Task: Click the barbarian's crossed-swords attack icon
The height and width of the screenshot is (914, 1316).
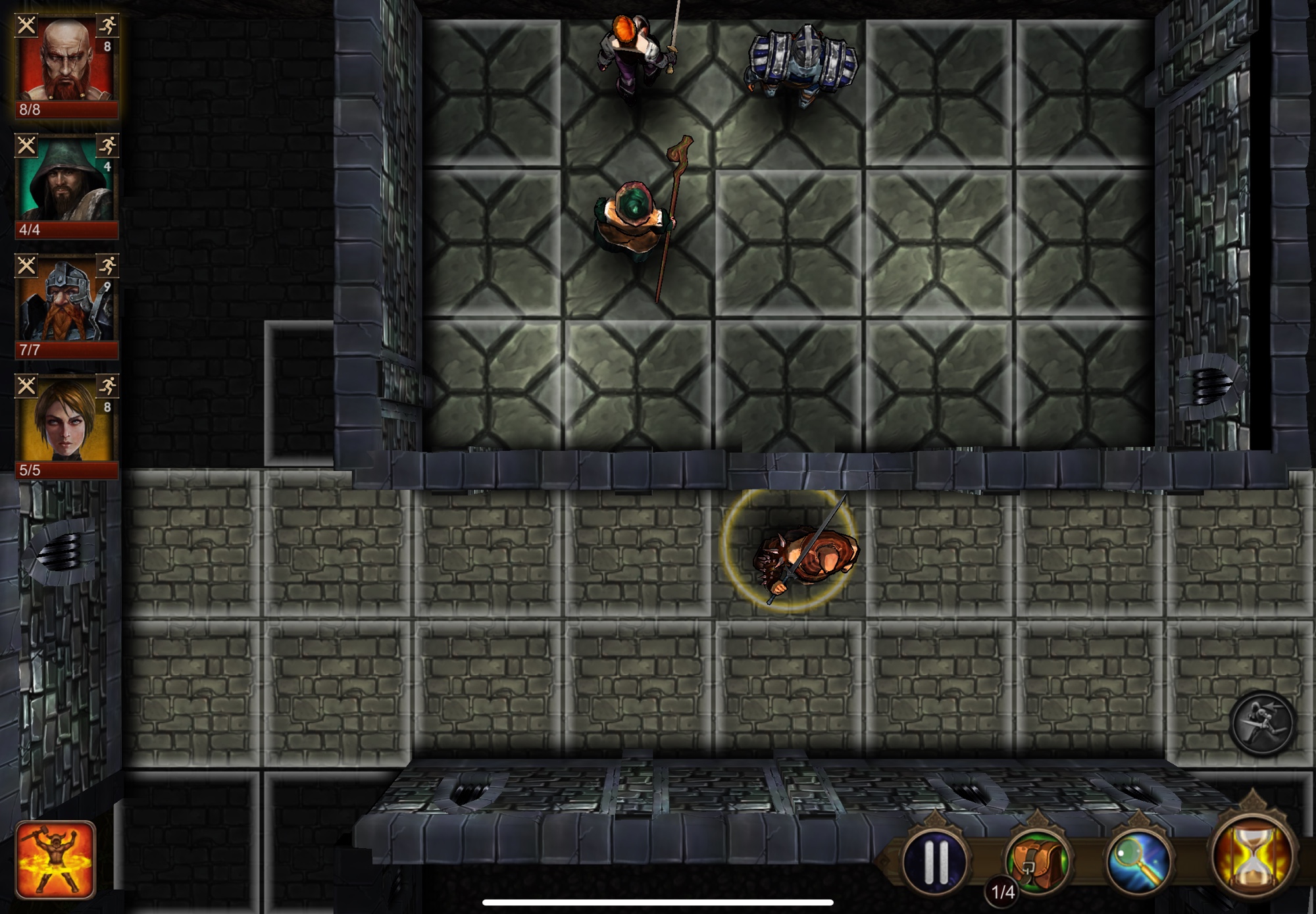Action: coord(26,26)
